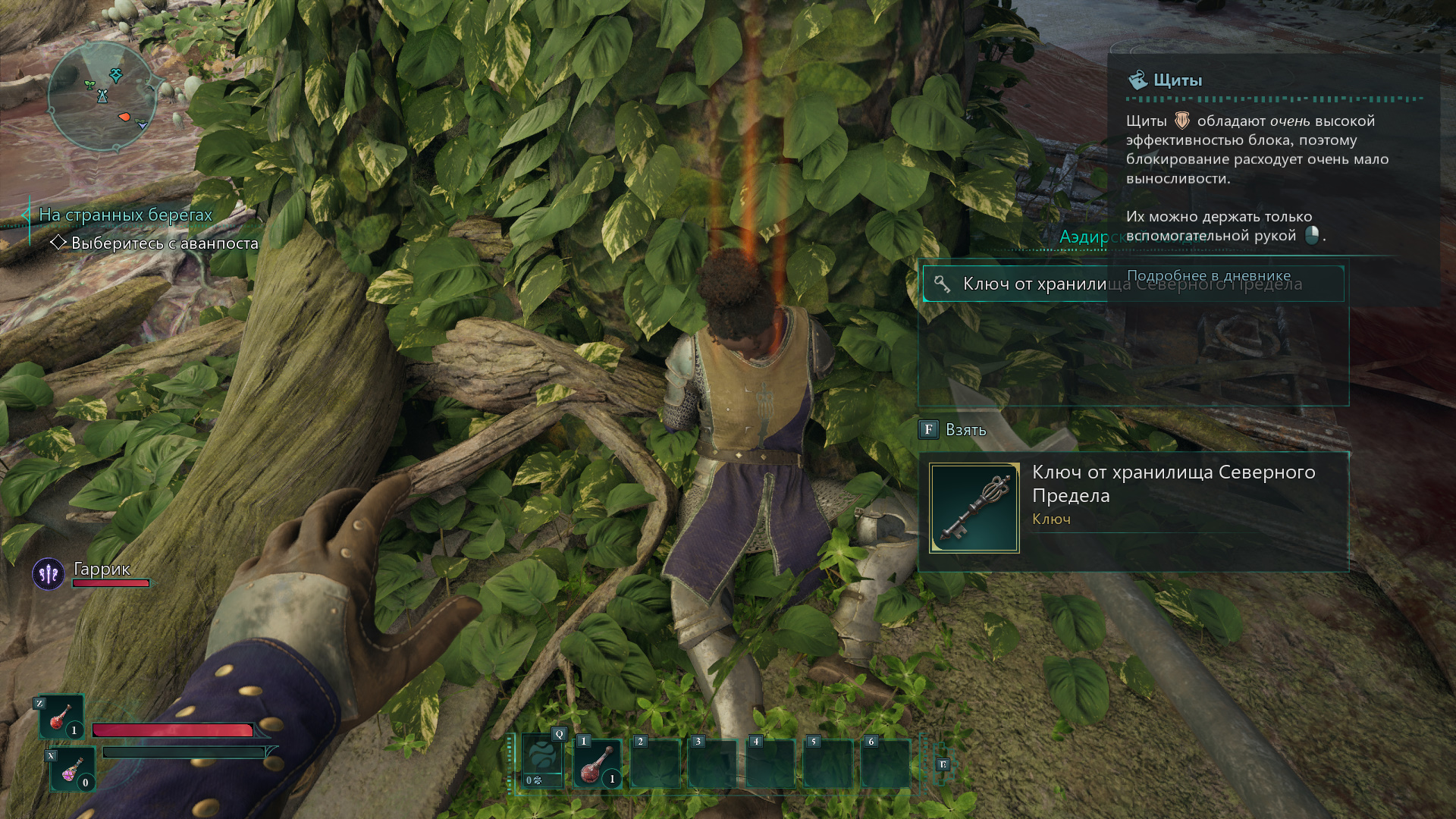The image size is (1456, 819).
Task: Select the key item tooltip thumbnail
Action: coord(974,507)
